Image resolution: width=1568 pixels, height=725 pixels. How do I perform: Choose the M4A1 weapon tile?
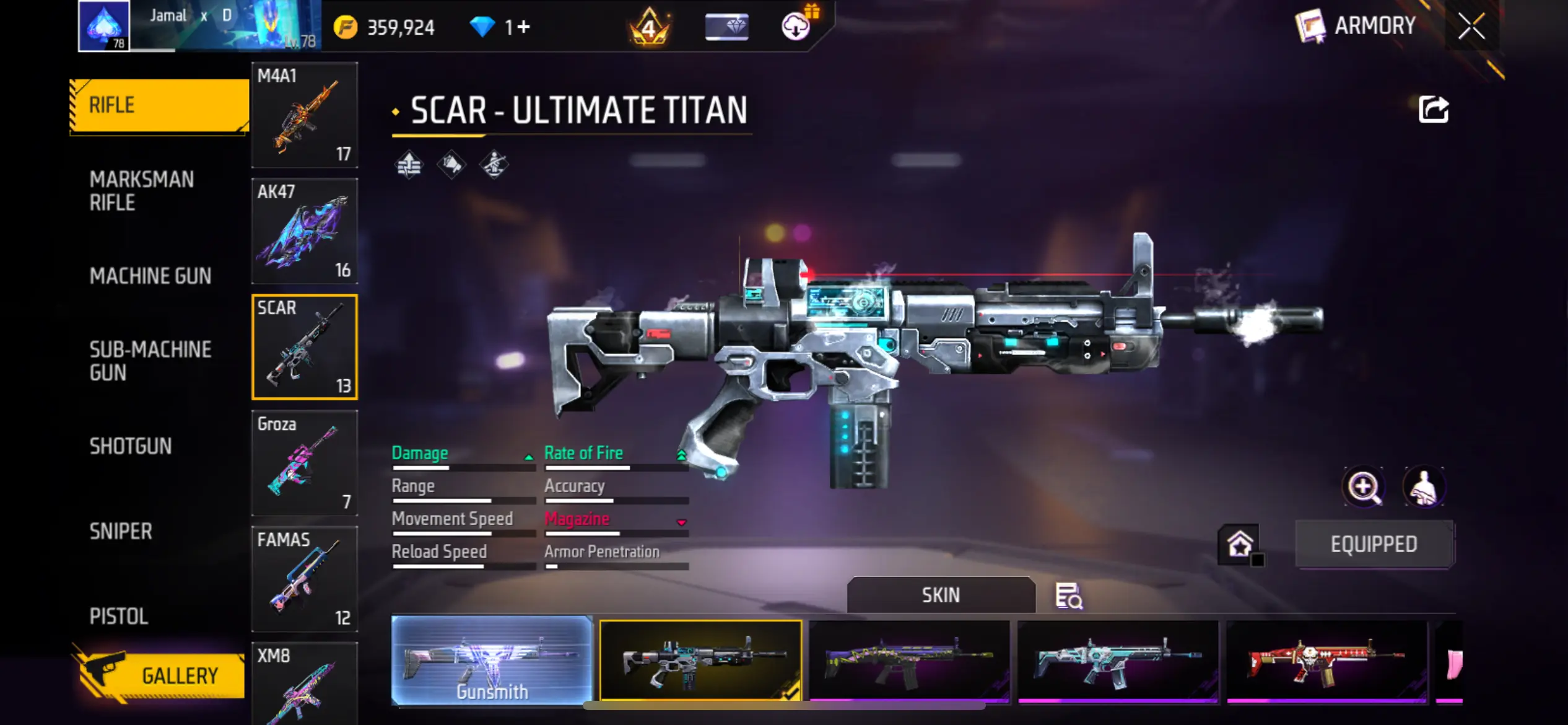(305, 115)
